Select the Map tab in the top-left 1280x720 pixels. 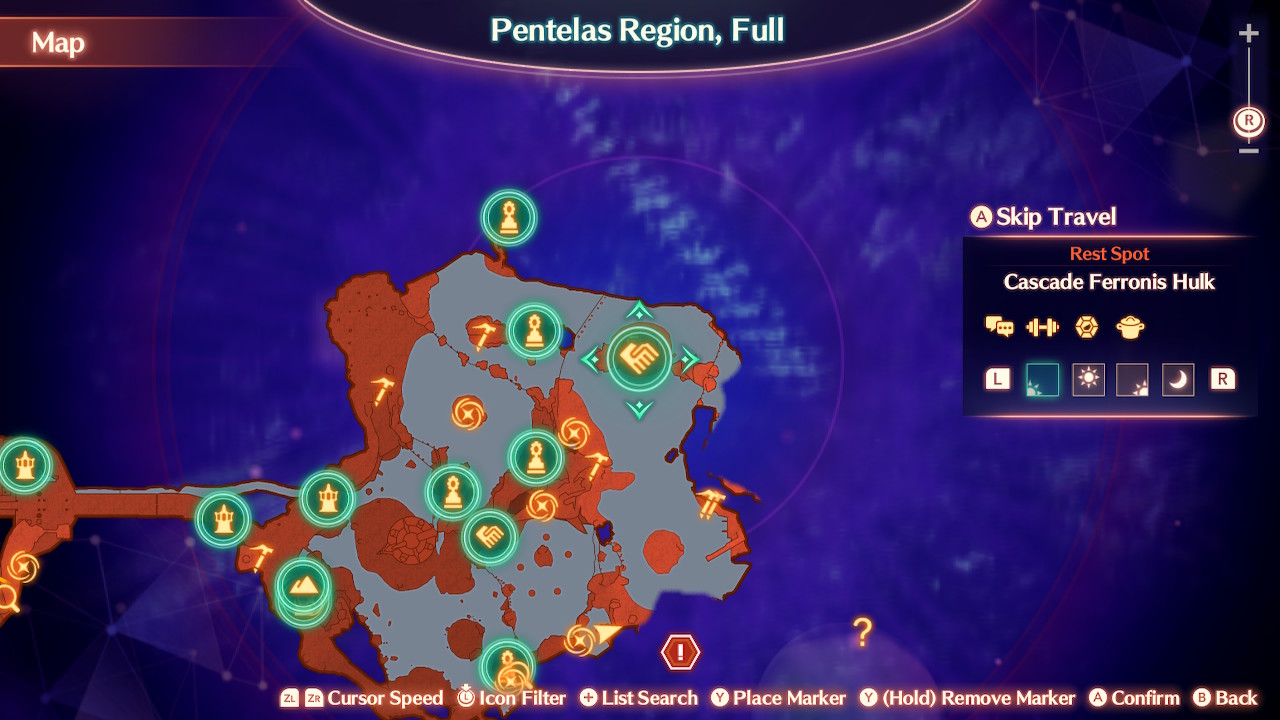tap(57, 43)
